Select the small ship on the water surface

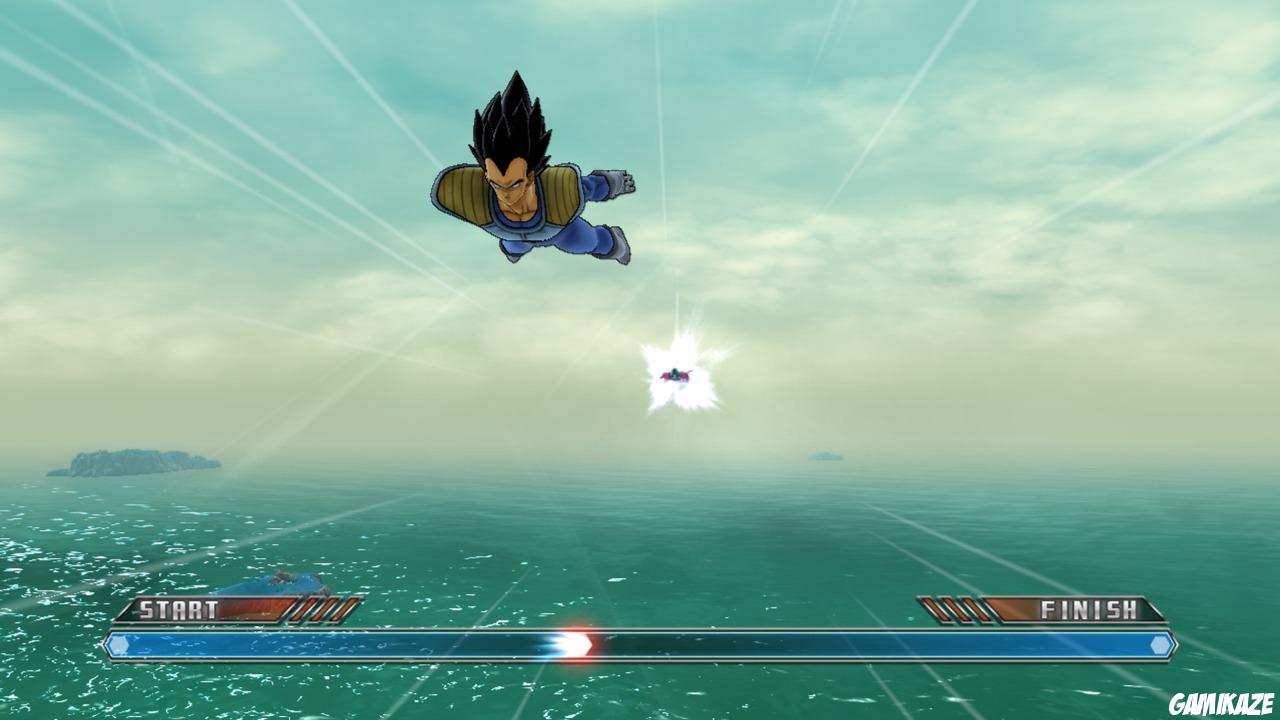[x=270, y=585]
